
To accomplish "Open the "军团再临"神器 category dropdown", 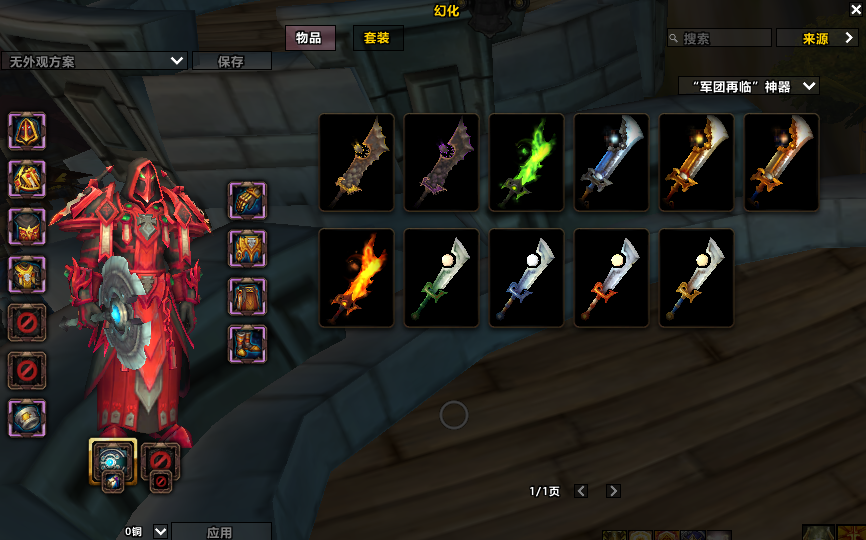I will click(749, 87).
